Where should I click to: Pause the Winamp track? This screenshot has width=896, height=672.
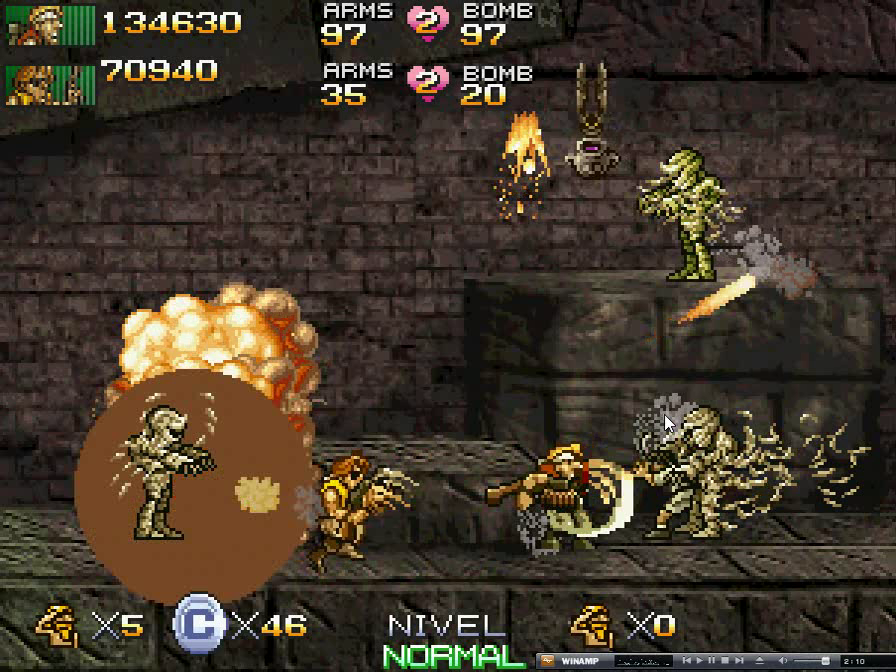(x=711, y=661)
